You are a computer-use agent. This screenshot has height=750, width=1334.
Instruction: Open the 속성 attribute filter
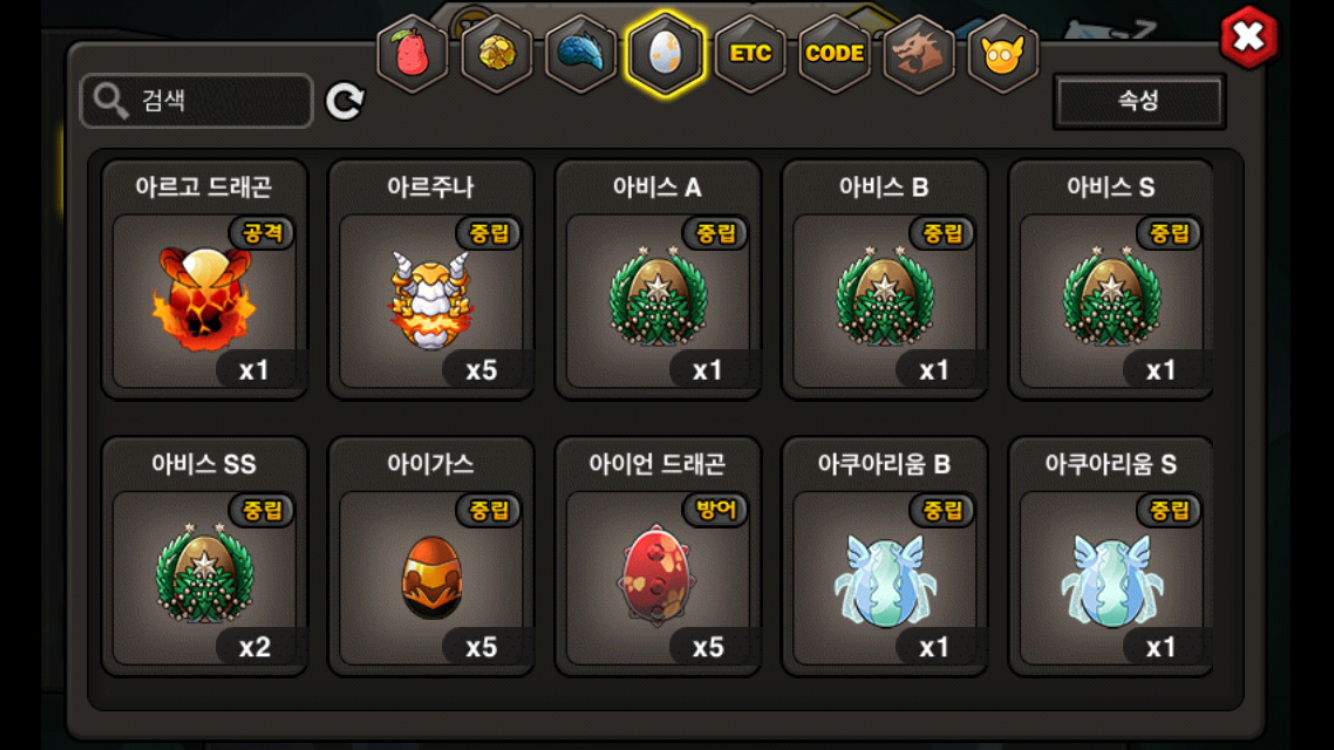(x=1139, y=100)
